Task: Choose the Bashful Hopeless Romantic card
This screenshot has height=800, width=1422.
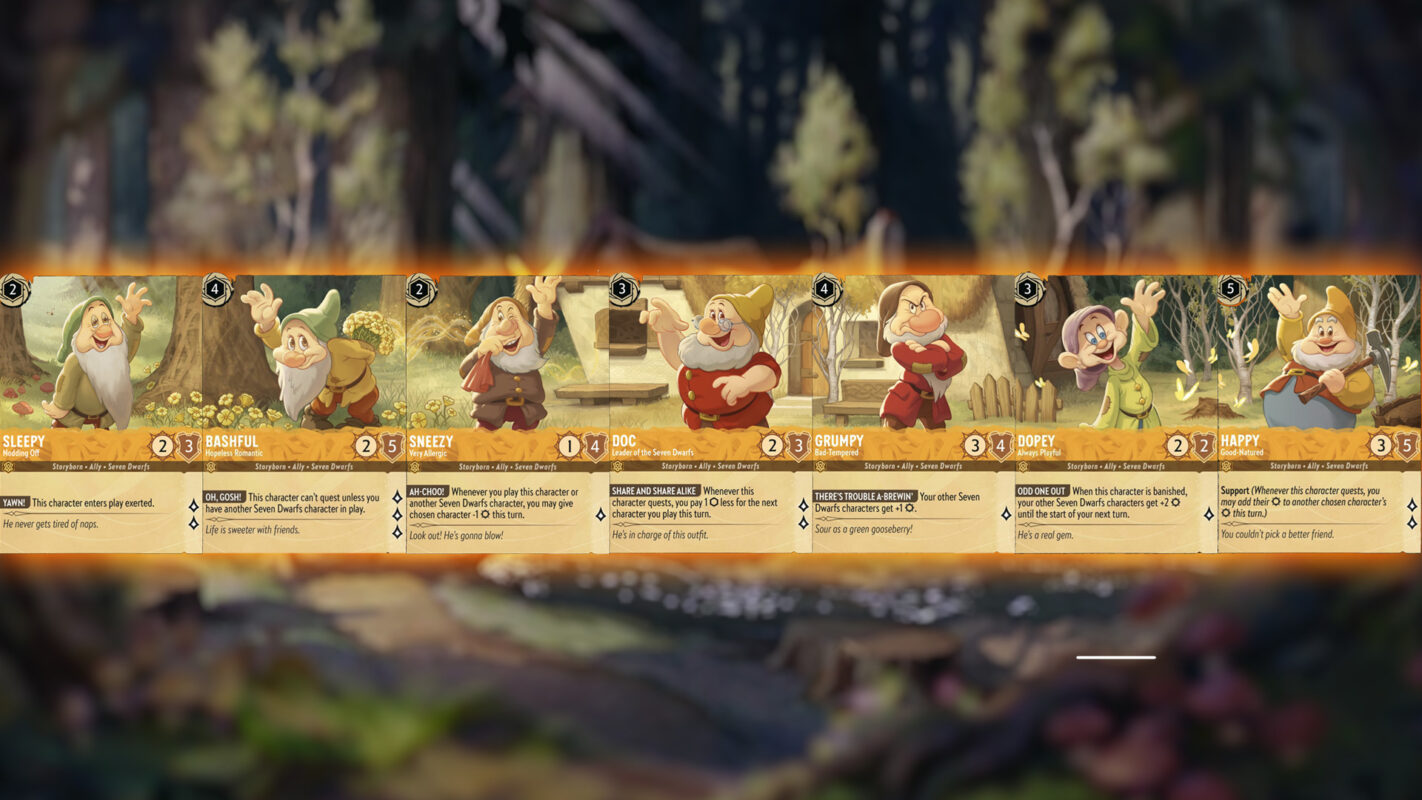Action: 304,413
